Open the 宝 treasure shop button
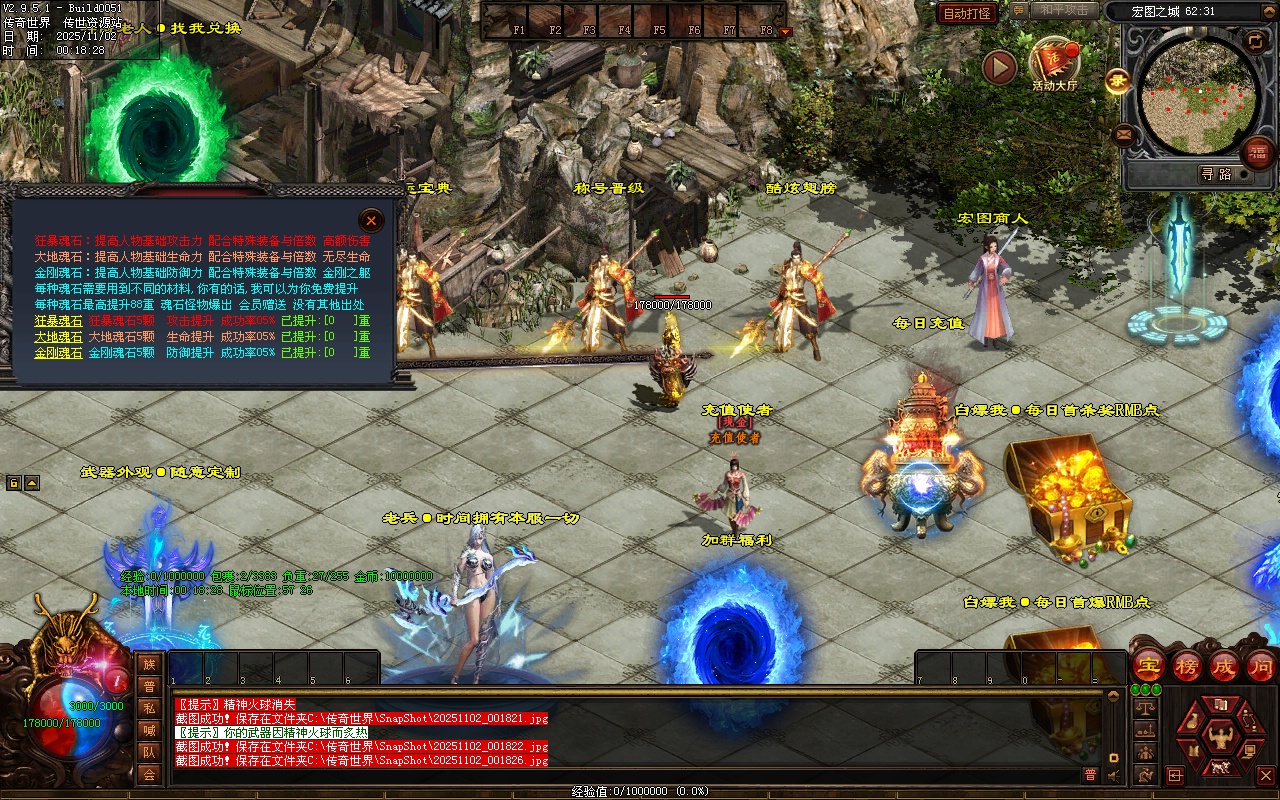This screenshot has height=800, width=1280. click(x=1149, y=666)
